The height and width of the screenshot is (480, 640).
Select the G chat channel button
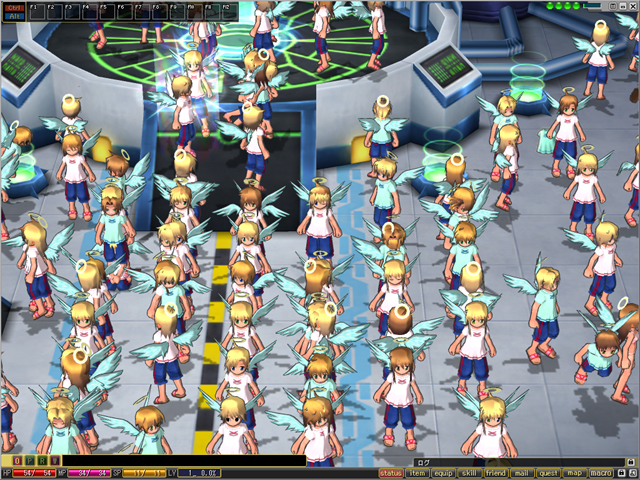coord(43,461)
